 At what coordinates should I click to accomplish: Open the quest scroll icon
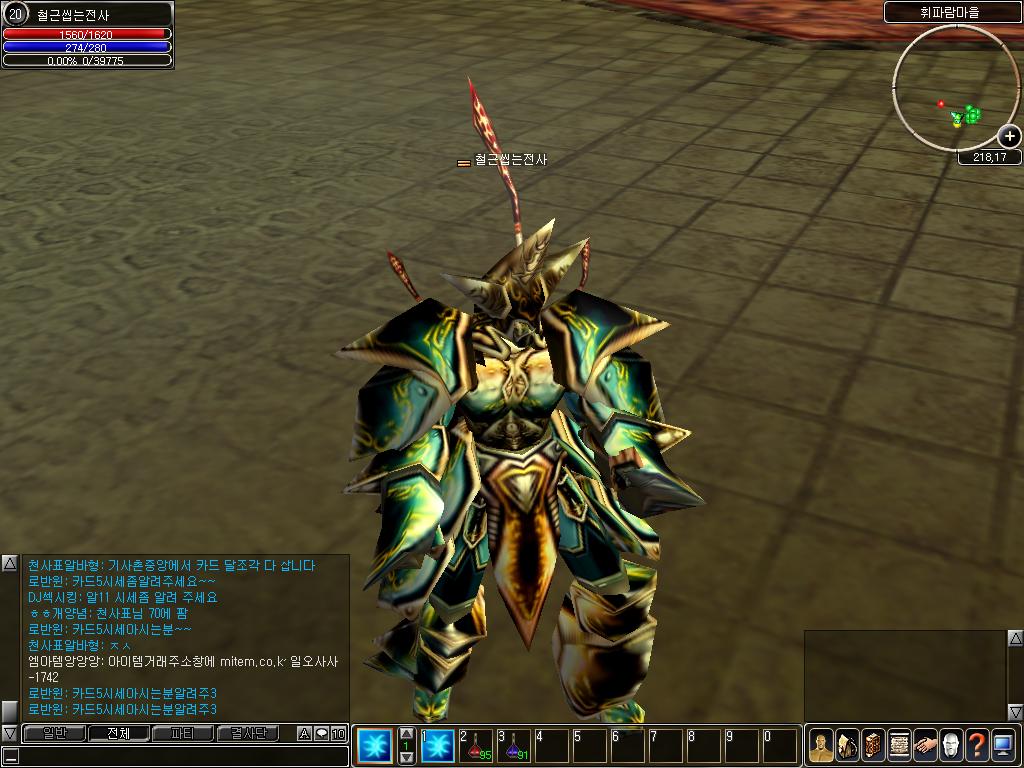899,745
